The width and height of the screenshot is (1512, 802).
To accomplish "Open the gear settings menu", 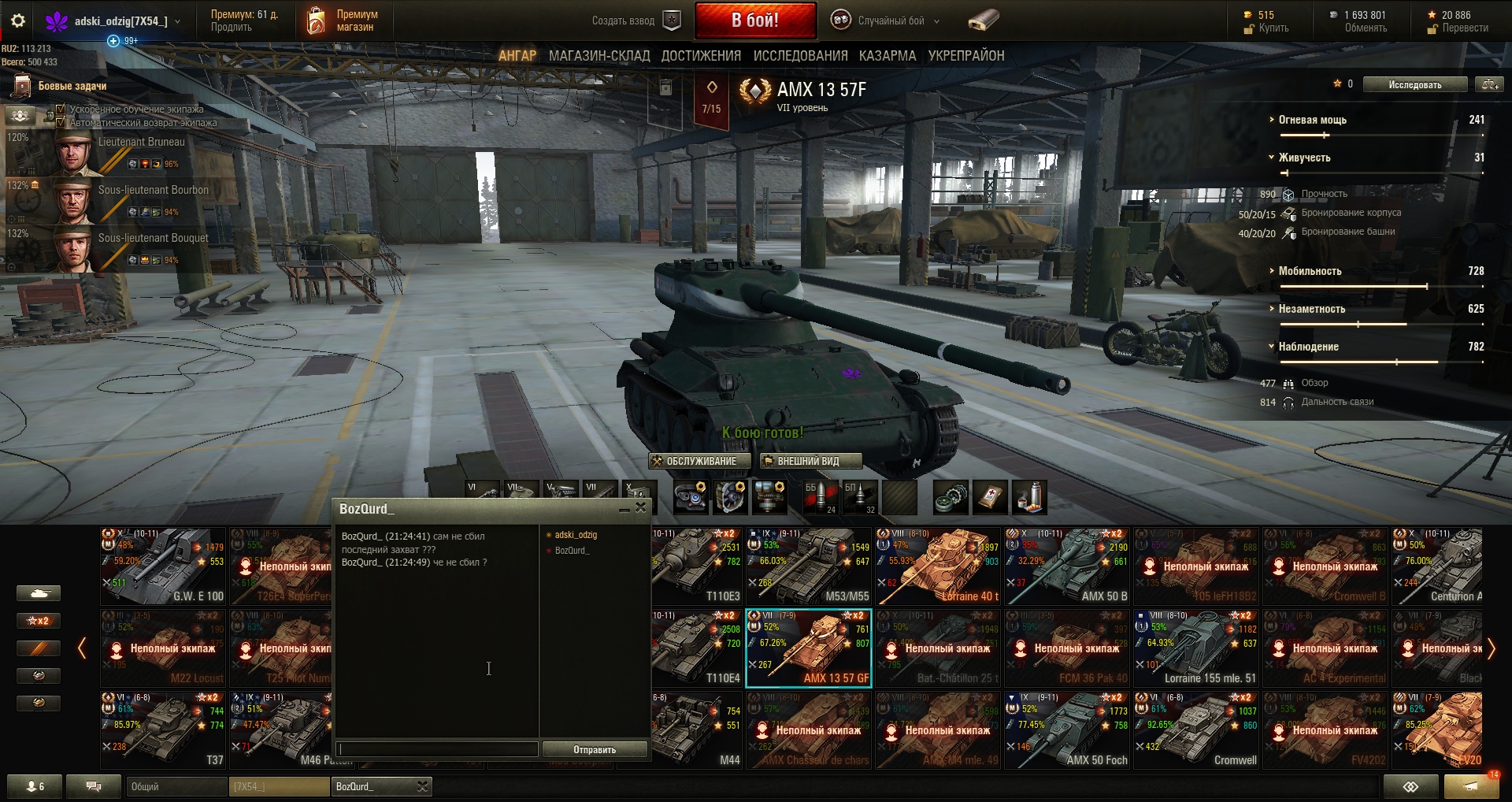I will point(18,21).
